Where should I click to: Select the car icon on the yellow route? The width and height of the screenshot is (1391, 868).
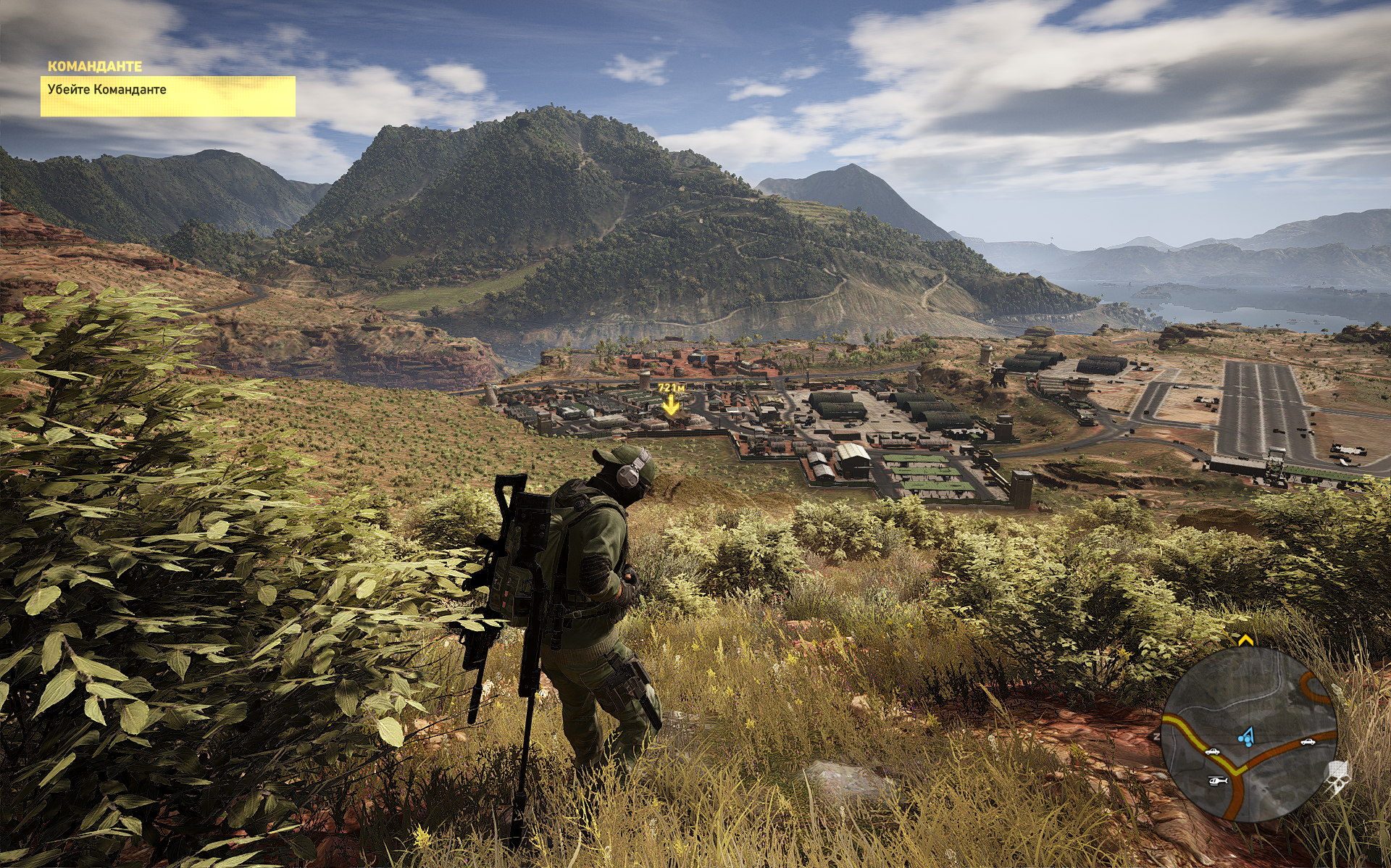(1212, 751)
